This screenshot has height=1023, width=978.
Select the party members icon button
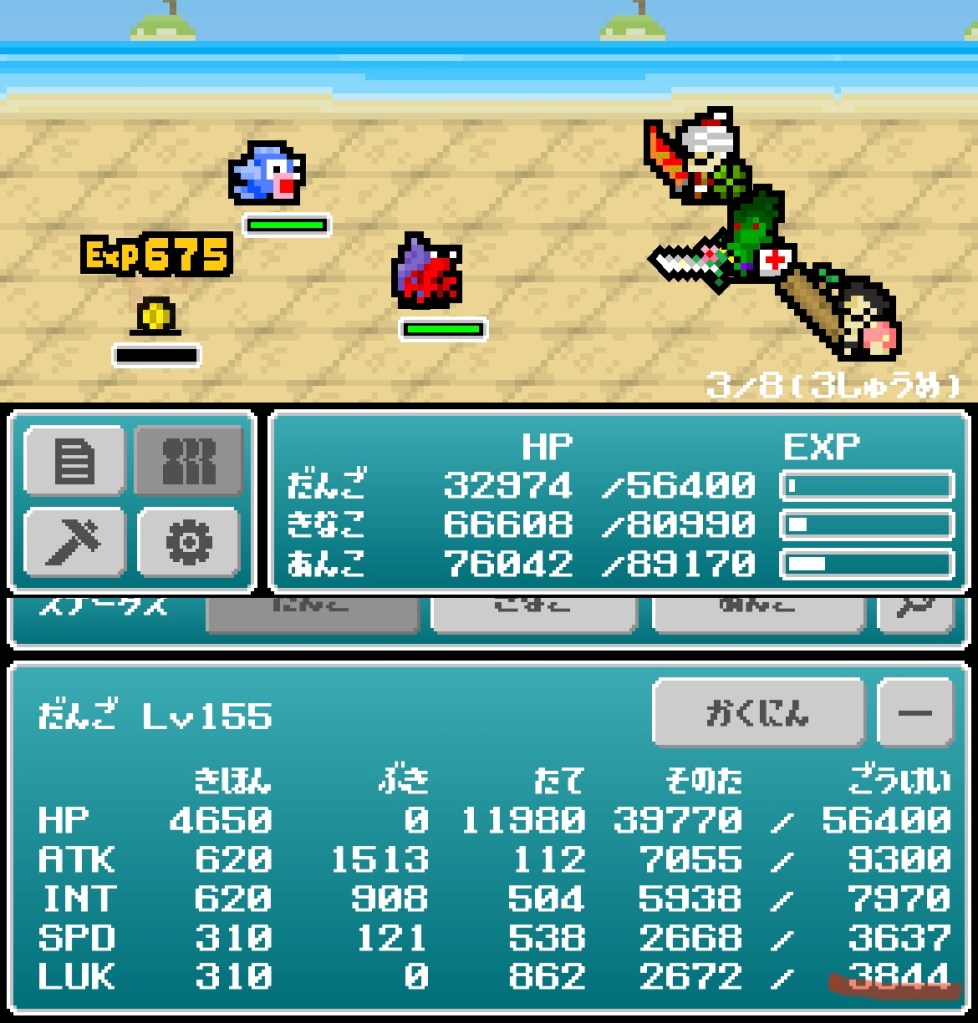tap(189, 460)
